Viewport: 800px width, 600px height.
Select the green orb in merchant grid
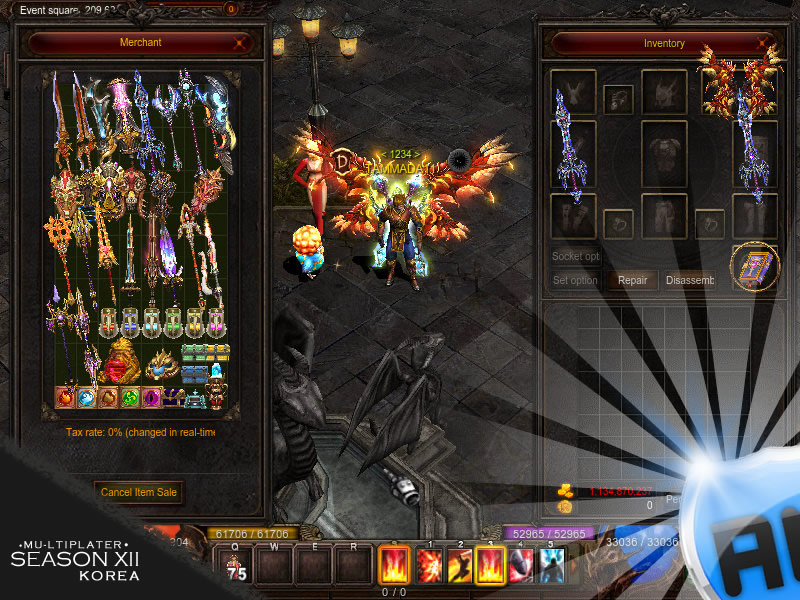[x=129, y=397]
